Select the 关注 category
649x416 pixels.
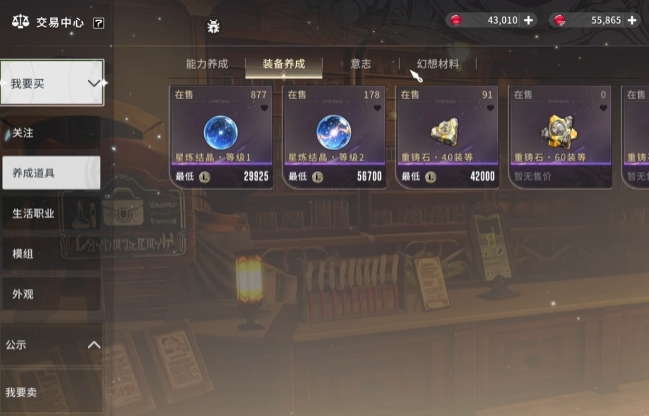pyautogui.click(x=24, y=131)
